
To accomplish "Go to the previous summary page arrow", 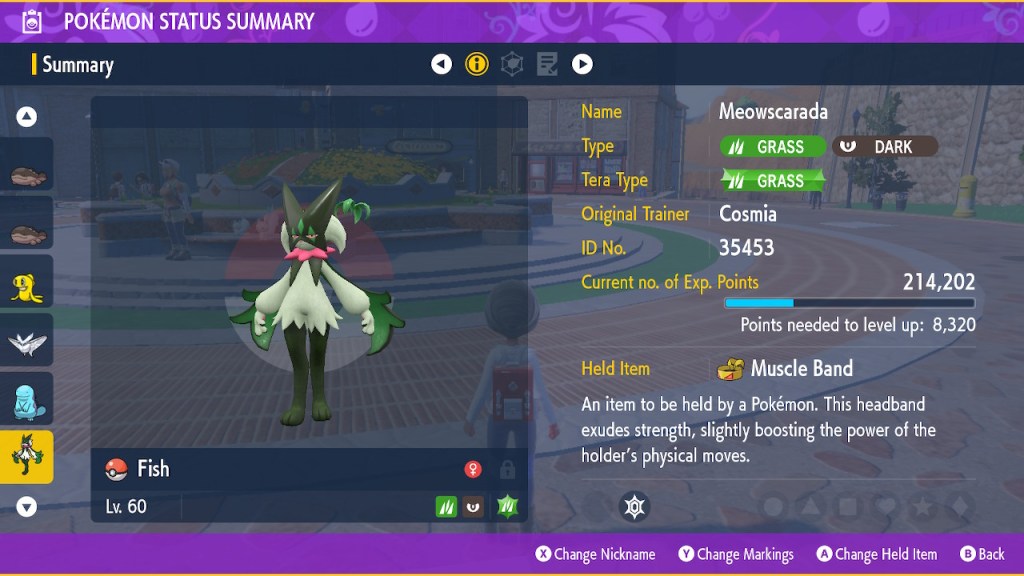I will click(441, 65).
